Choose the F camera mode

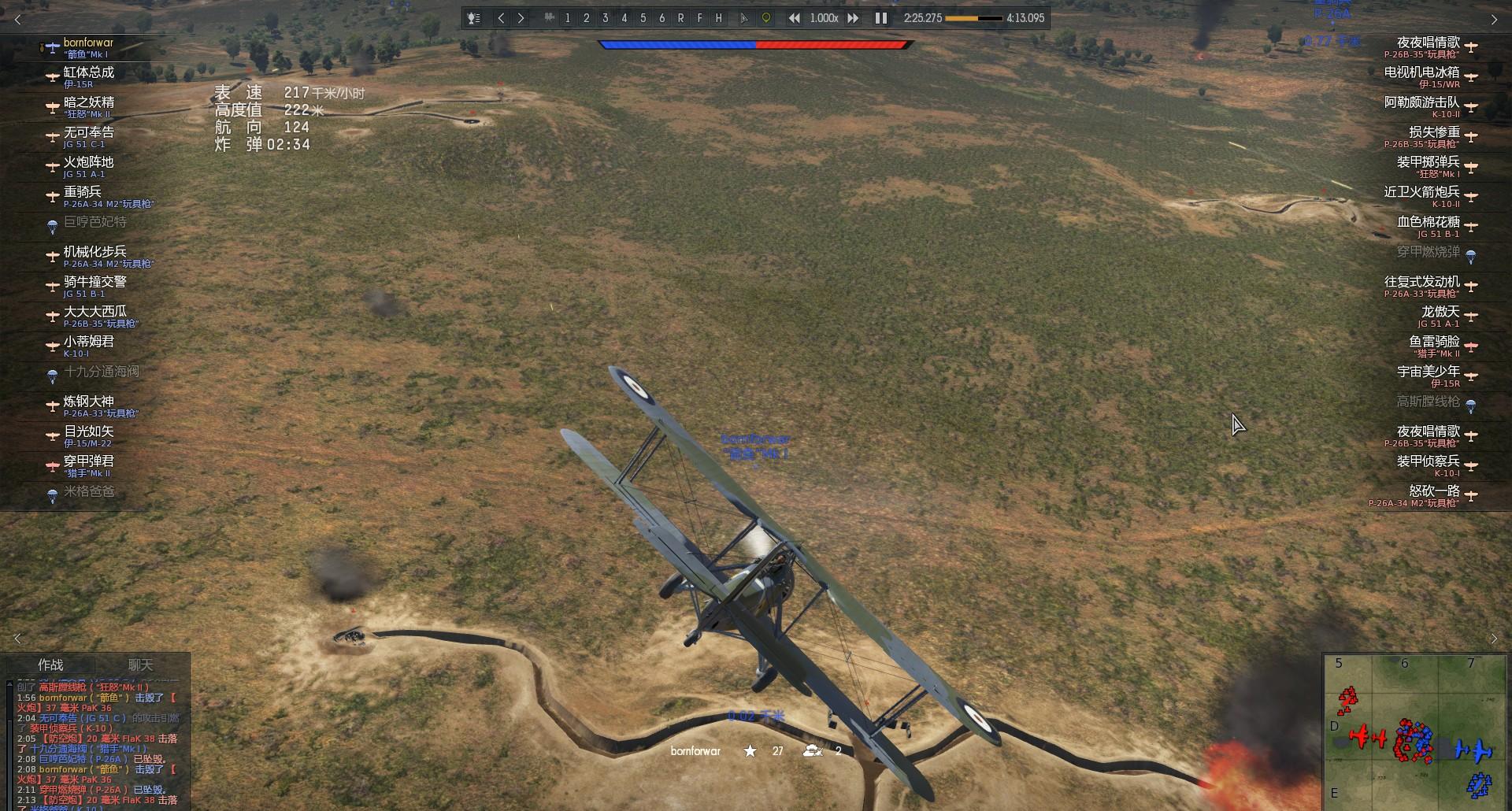tap(699, 18)
